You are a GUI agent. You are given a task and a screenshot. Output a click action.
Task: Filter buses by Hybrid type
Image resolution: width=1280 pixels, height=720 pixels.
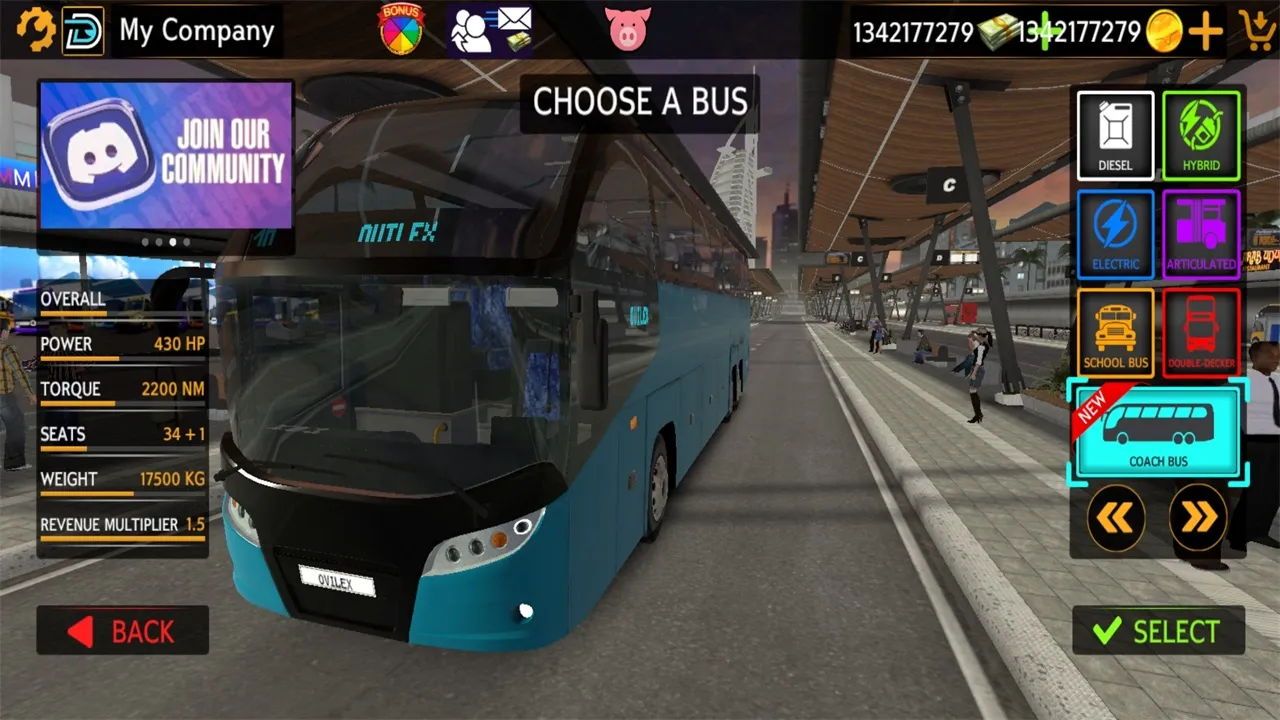pyautogui.click(x=1201, y=135)
